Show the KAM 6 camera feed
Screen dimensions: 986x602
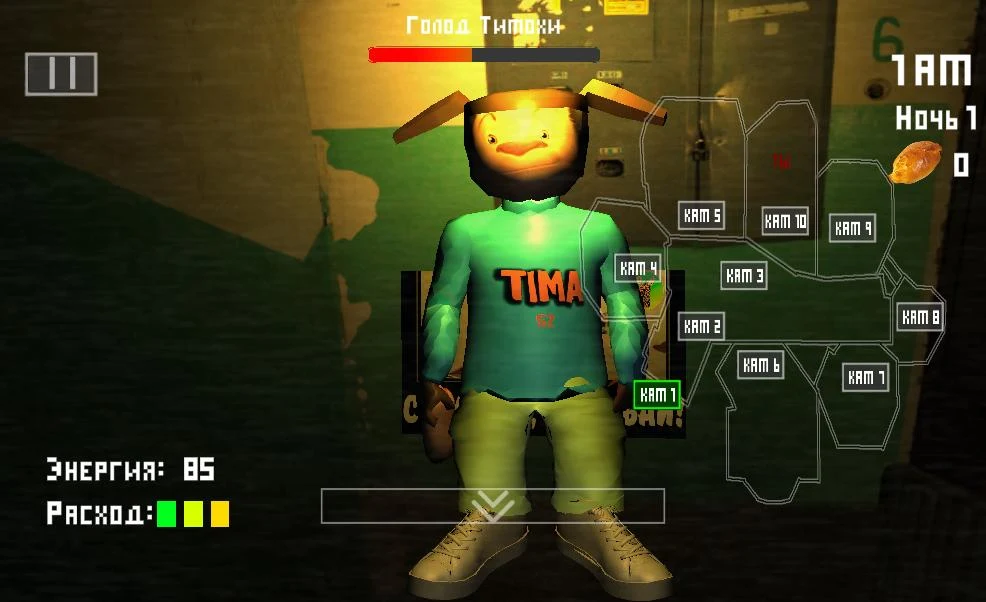tap(761, 365)
